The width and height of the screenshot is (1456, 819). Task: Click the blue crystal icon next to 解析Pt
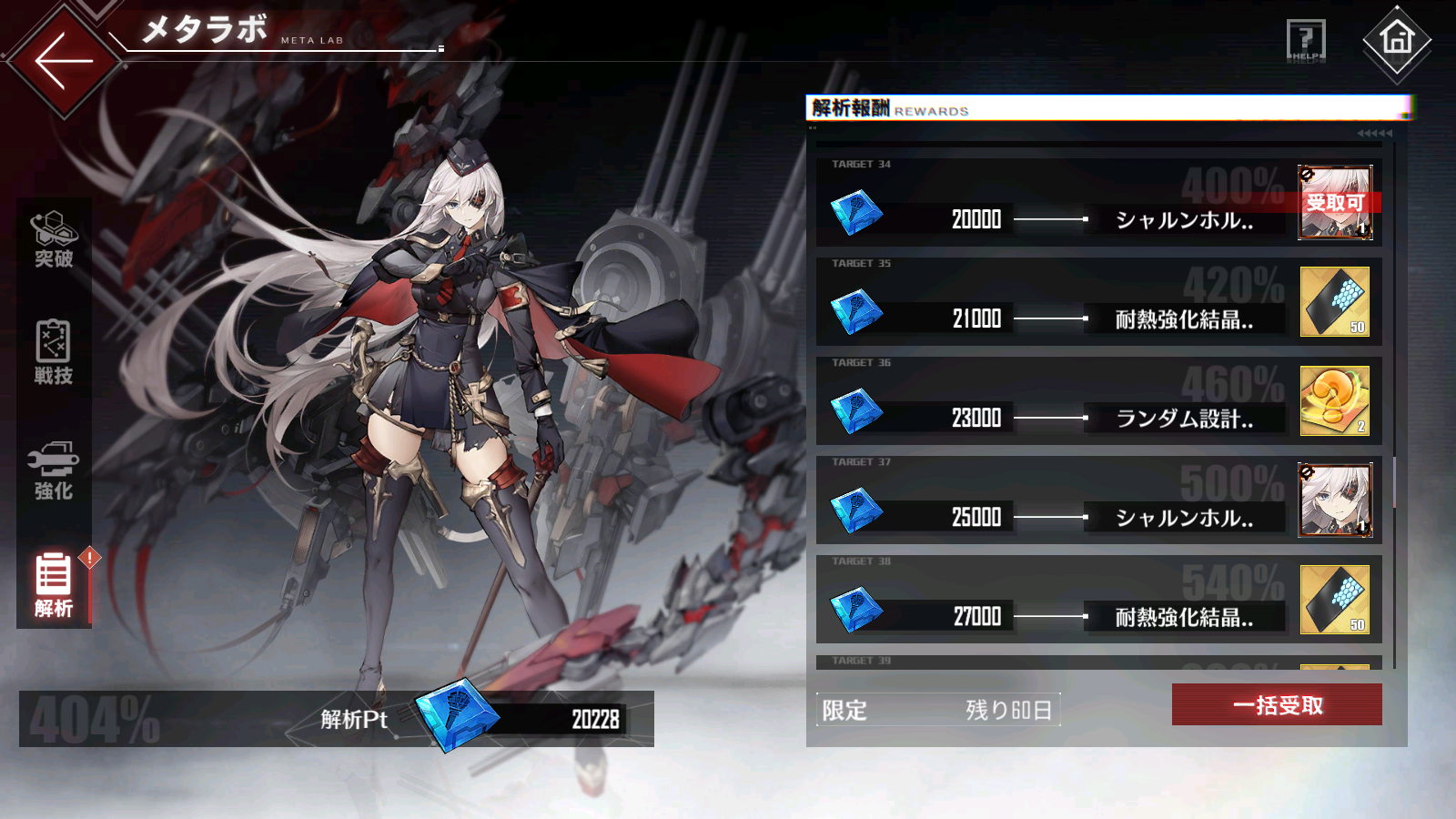pos(455,719)
